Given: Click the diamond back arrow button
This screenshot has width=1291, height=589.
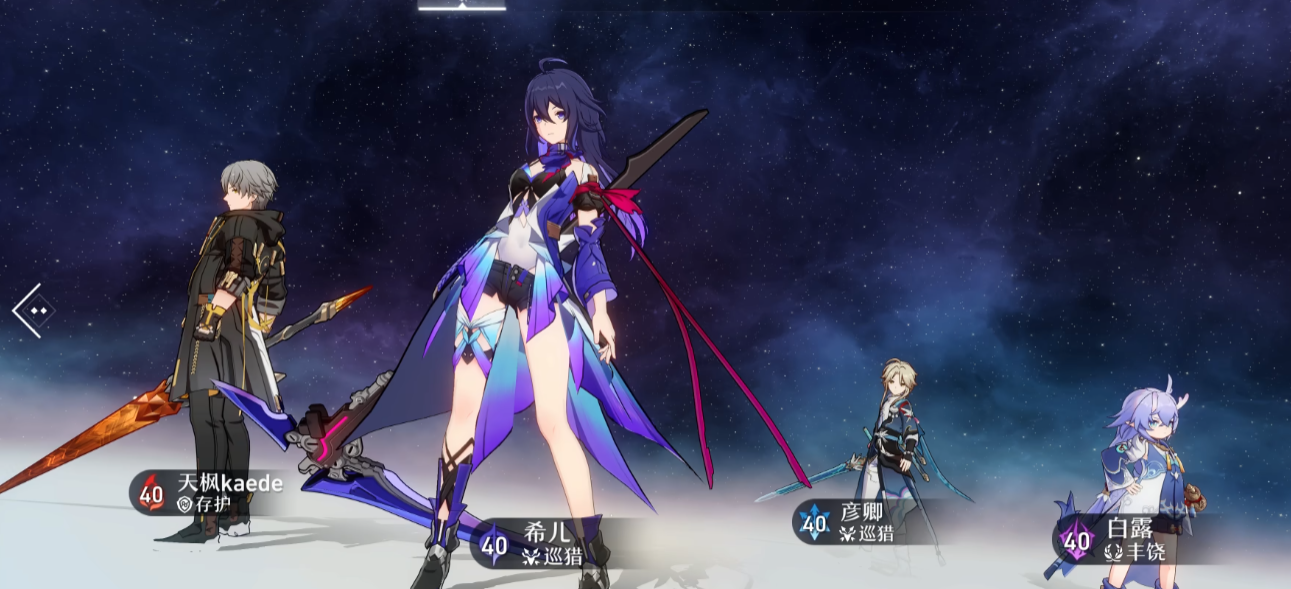Looking at the screenshot, I should click(34, 310).
